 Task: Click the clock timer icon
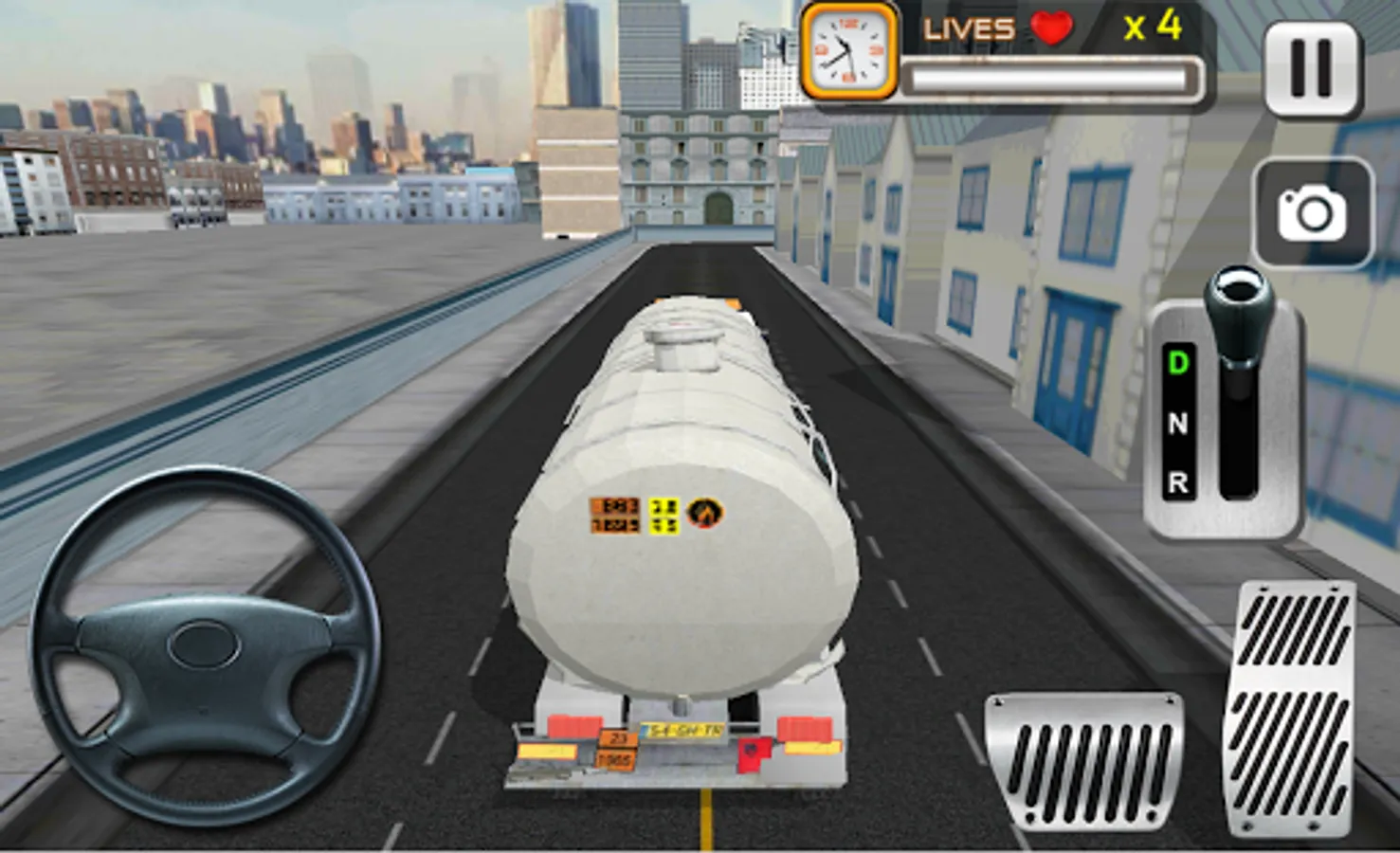pyautogui.click(x=847, y=48)
